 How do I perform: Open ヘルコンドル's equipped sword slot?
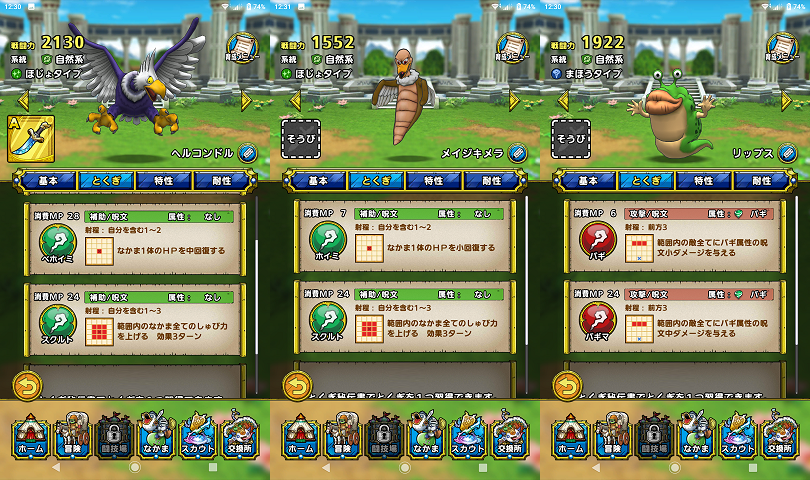pyautogui.click(x=30, y=139)
